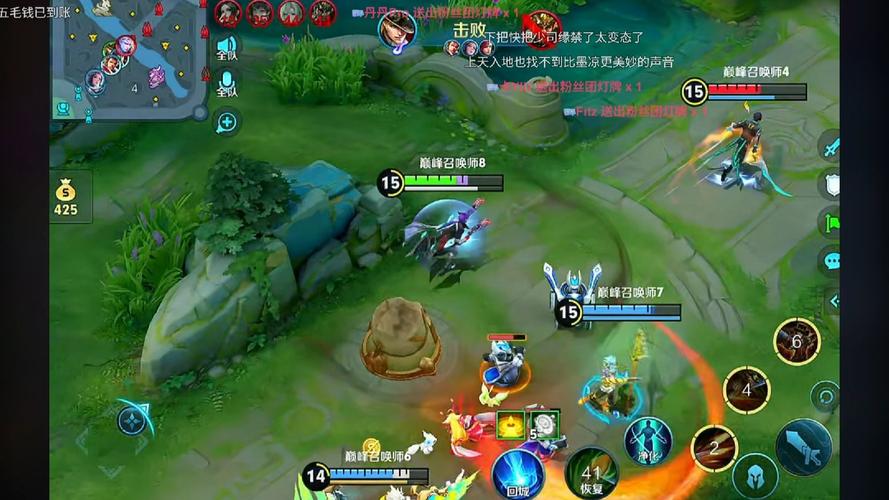
Task: Open the shop via the 425 gold icon
Action: click(66, 197)
